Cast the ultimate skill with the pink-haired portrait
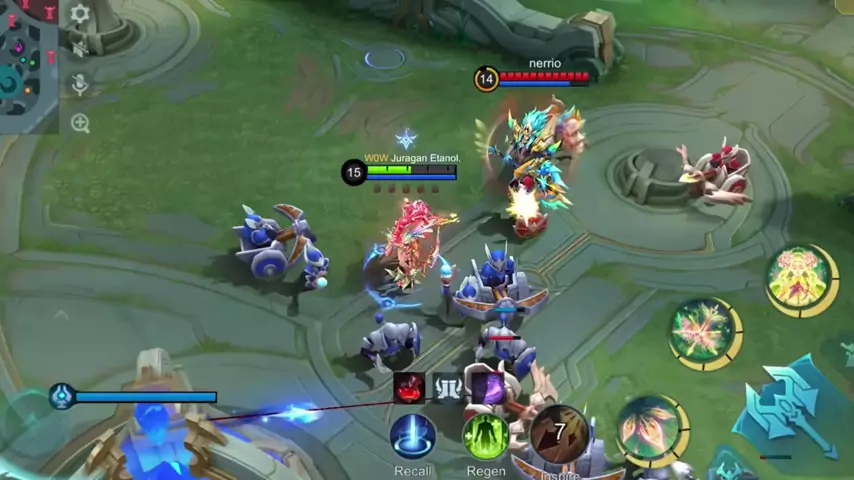This screenshot has height=480, width=854. [800, 279]
